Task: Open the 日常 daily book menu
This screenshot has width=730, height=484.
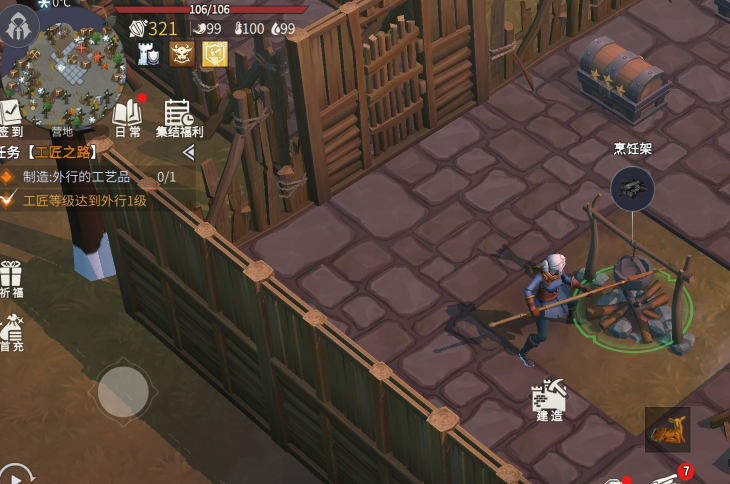Action: tap(127, 117)
